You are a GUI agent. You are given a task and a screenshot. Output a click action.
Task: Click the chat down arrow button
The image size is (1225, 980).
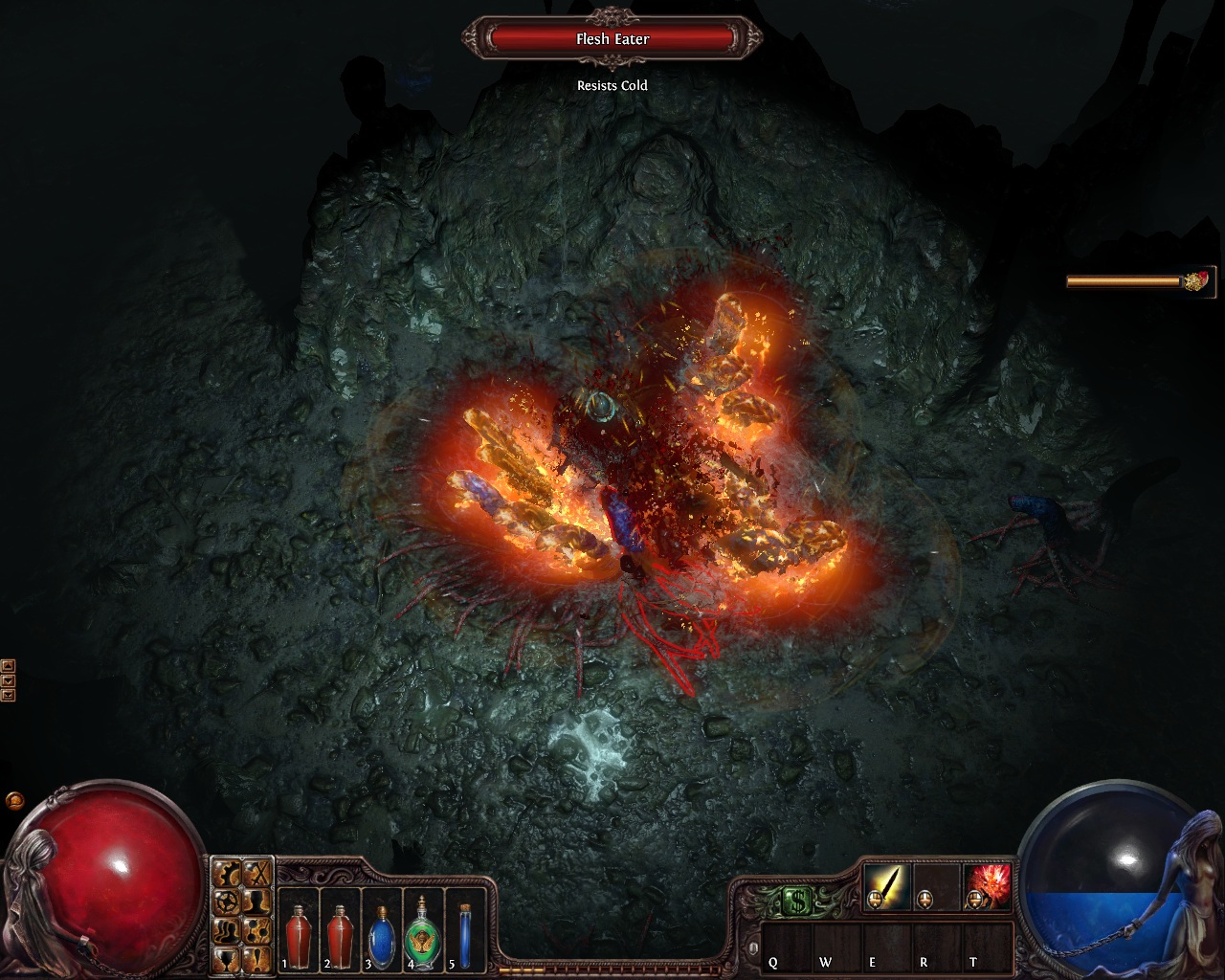(8, 680)
